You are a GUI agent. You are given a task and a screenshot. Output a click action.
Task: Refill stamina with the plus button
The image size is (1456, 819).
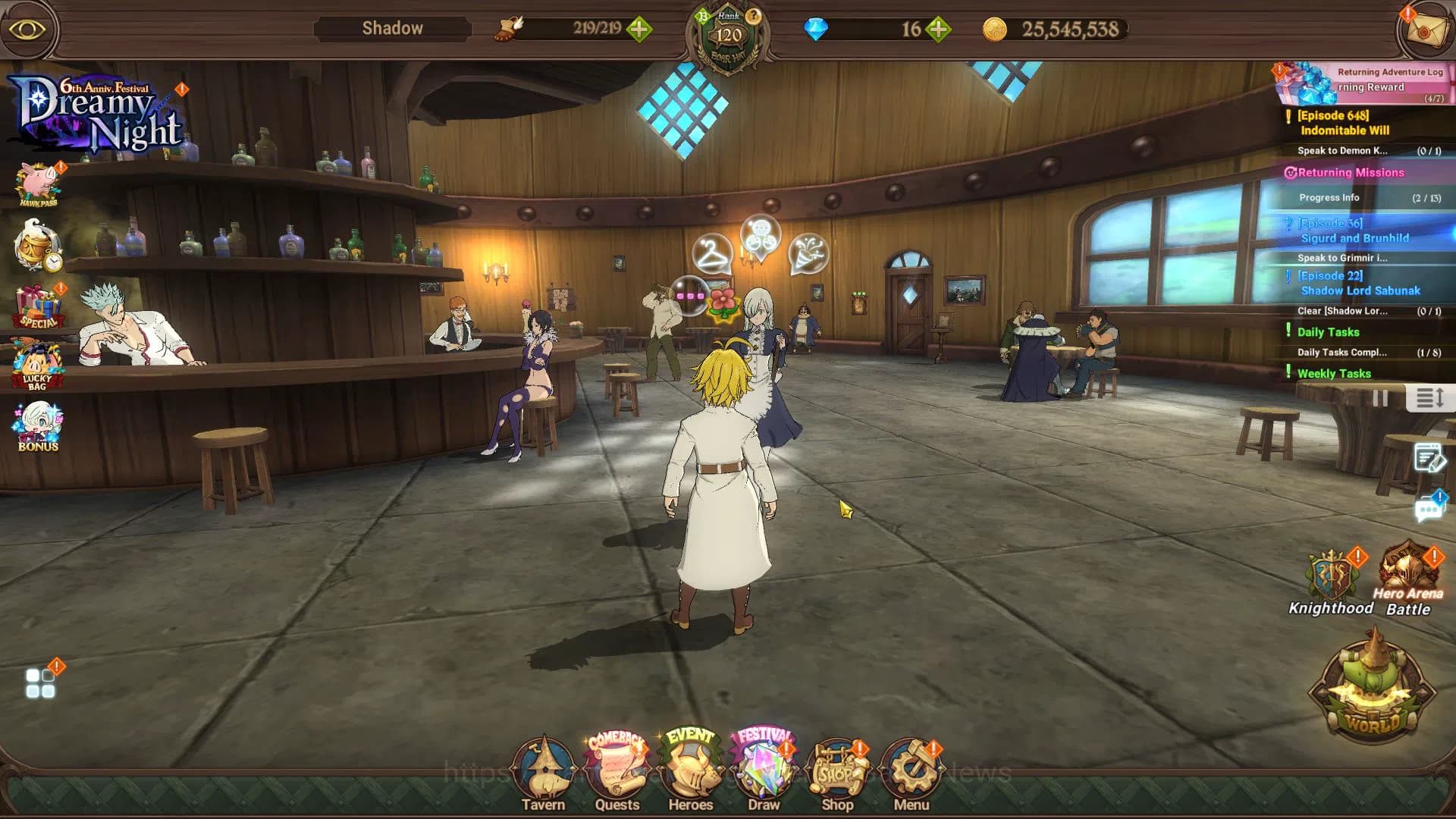click(639, 30)
